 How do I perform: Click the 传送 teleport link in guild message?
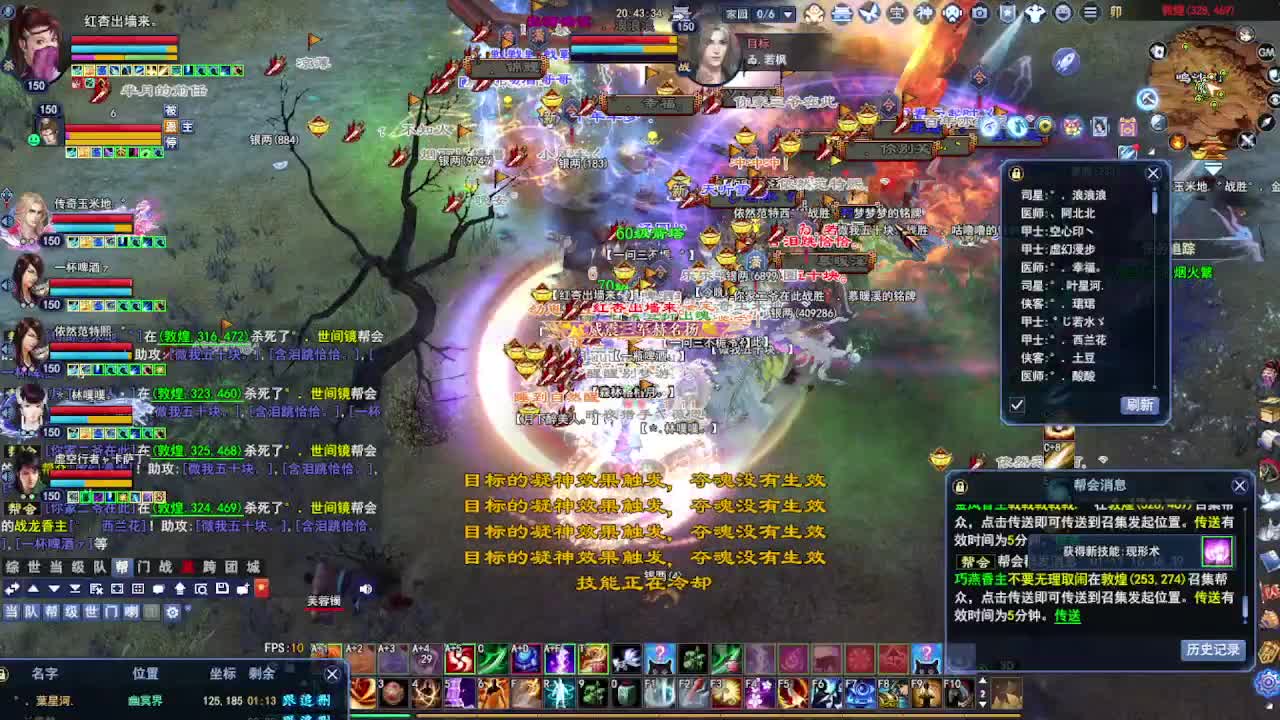pos(1066,617)
